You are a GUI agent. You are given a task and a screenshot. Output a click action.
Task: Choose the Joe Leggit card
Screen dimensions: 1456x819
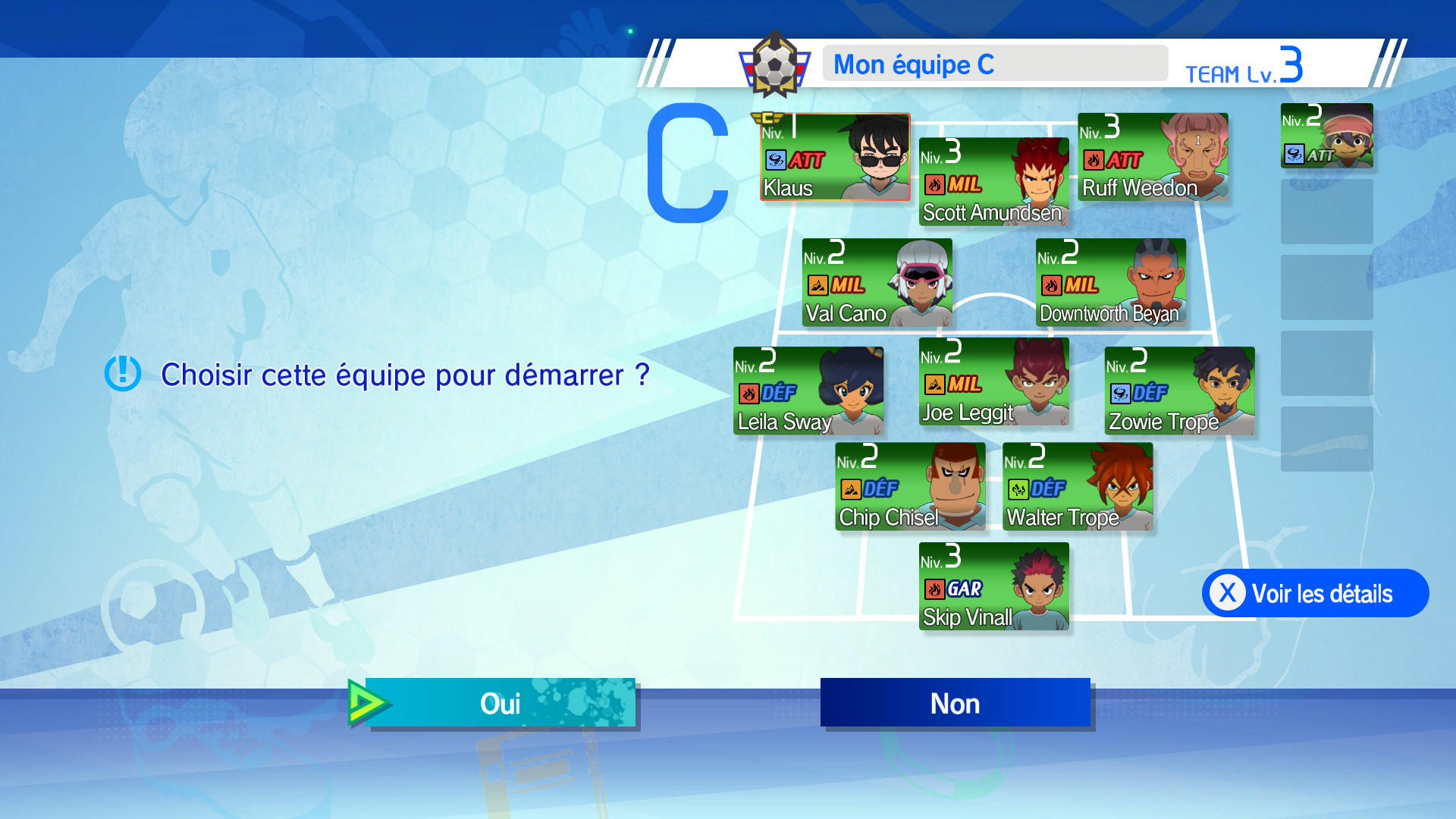[993, 381]
